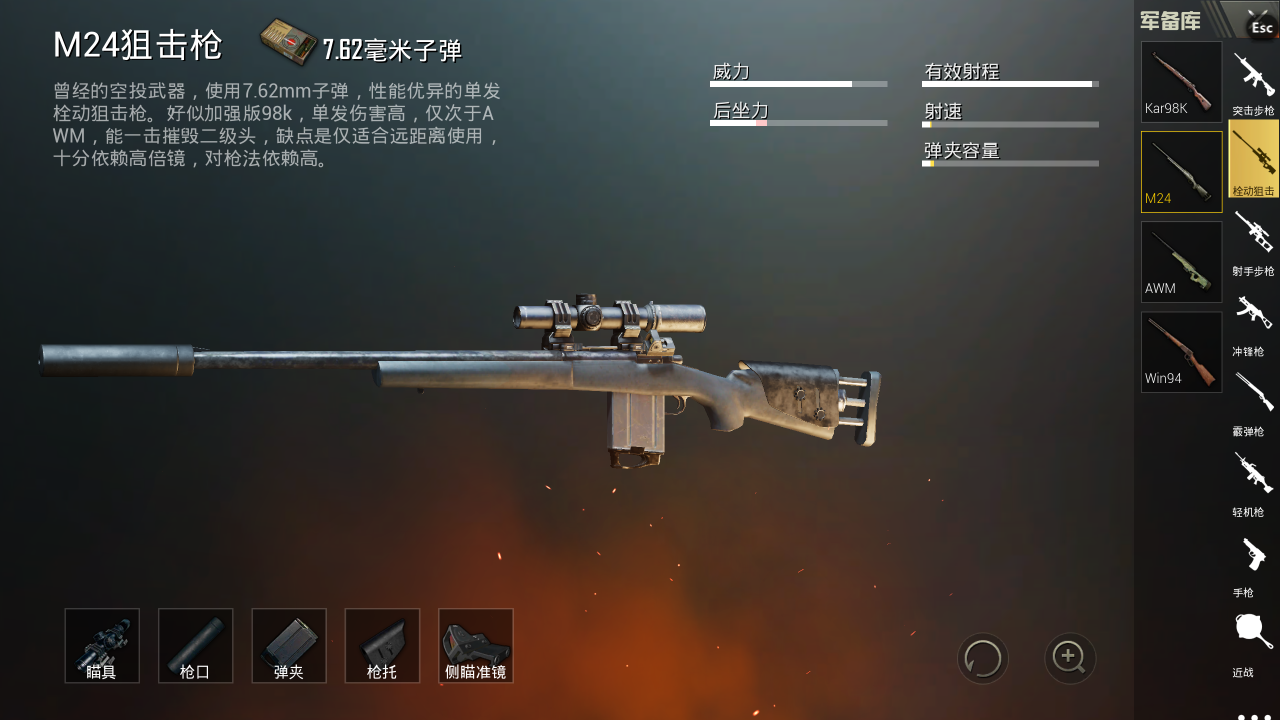Open the 枪托 stock attachment slot
This screenshot has height=720, width=1280.
(x=382, y=646)
